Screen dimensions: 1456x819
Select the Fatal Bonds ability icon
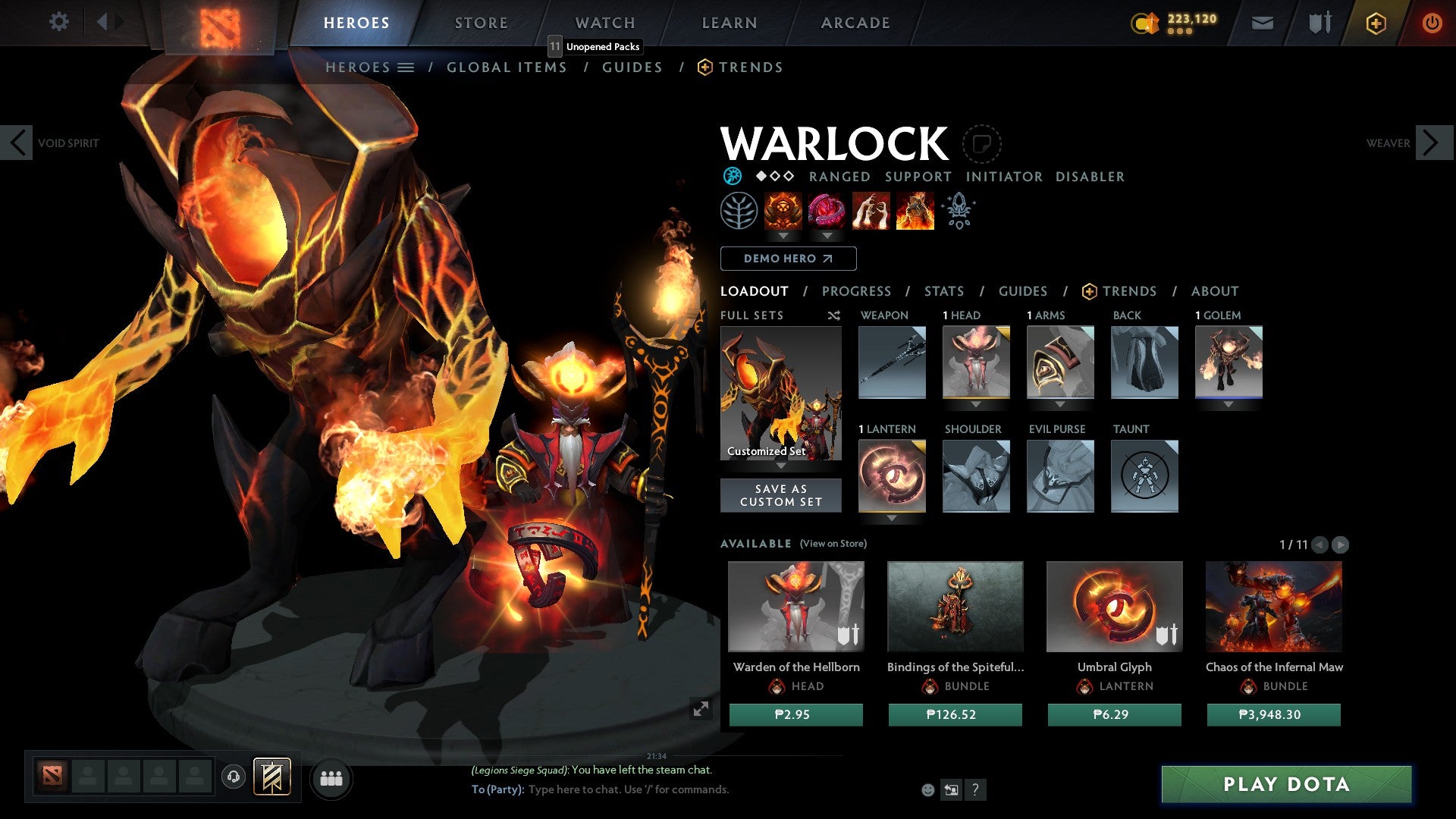[782, 211]
